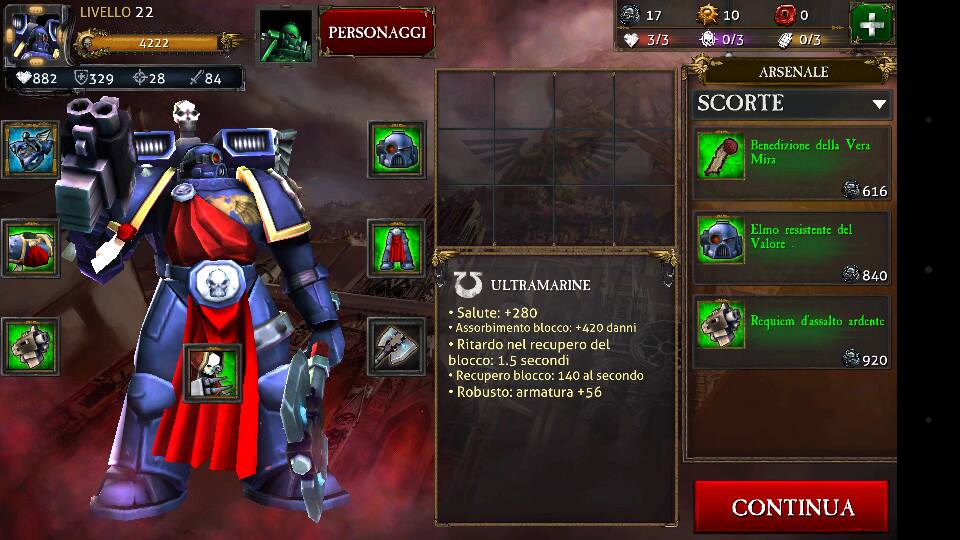Select the blue heavy gun slot
This screenshot has height=540, width=960.
point(30,150)
